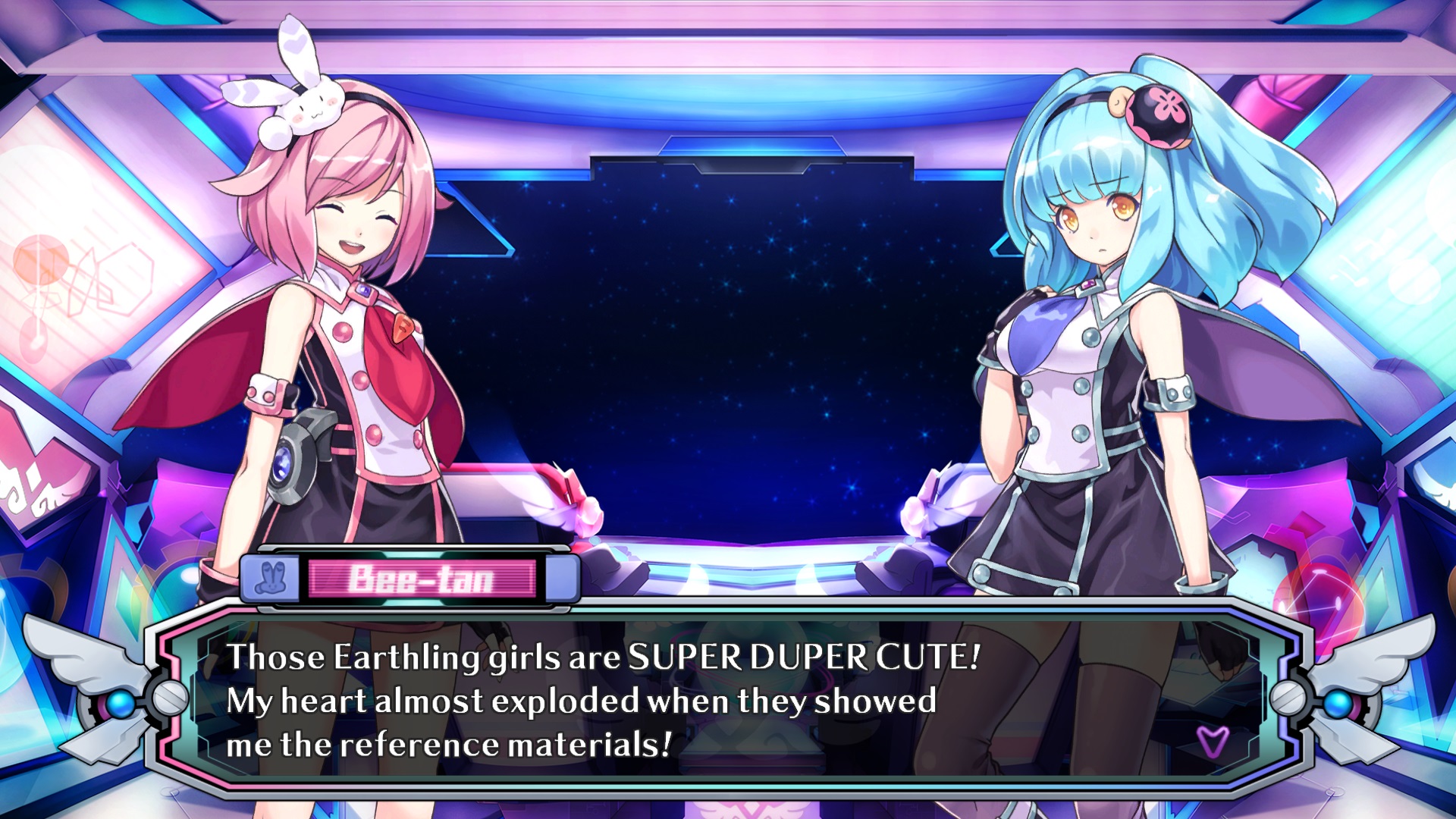
Task: Click the purple heart advance-dialogue indicator
Action: point(1212,741)
